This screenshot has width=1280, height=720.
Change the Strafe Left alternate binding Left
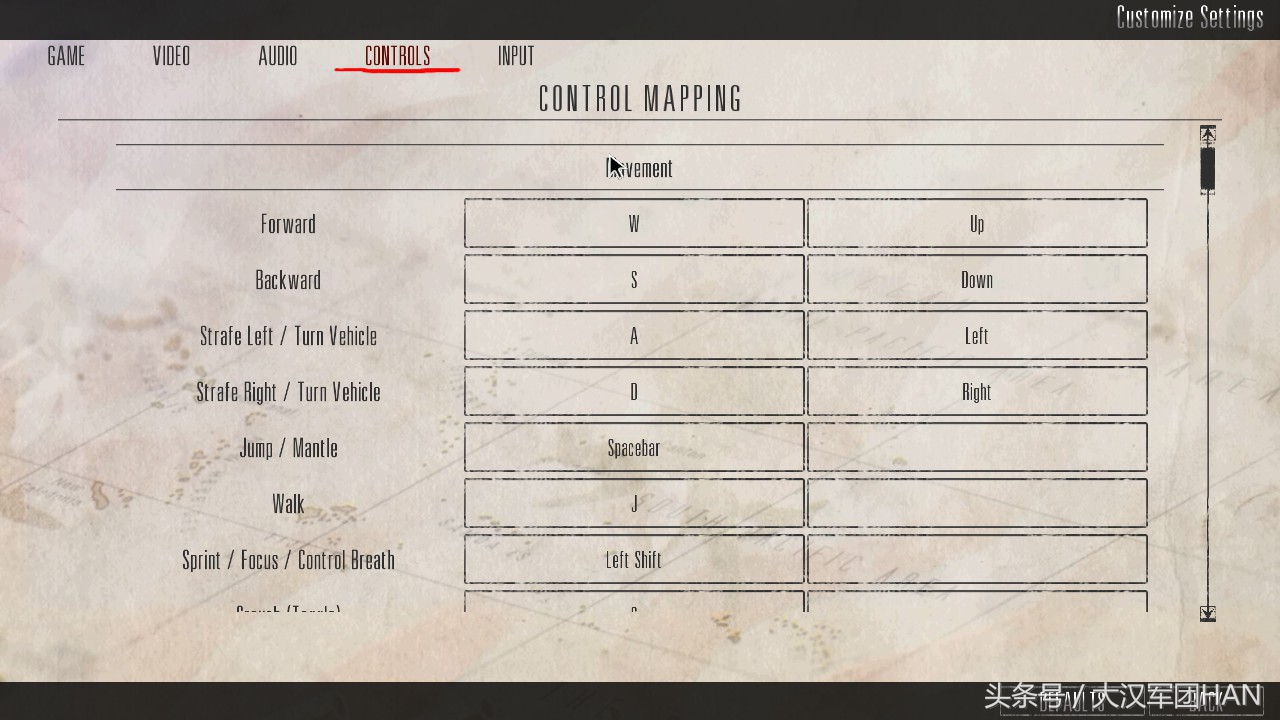click(977, 335)
